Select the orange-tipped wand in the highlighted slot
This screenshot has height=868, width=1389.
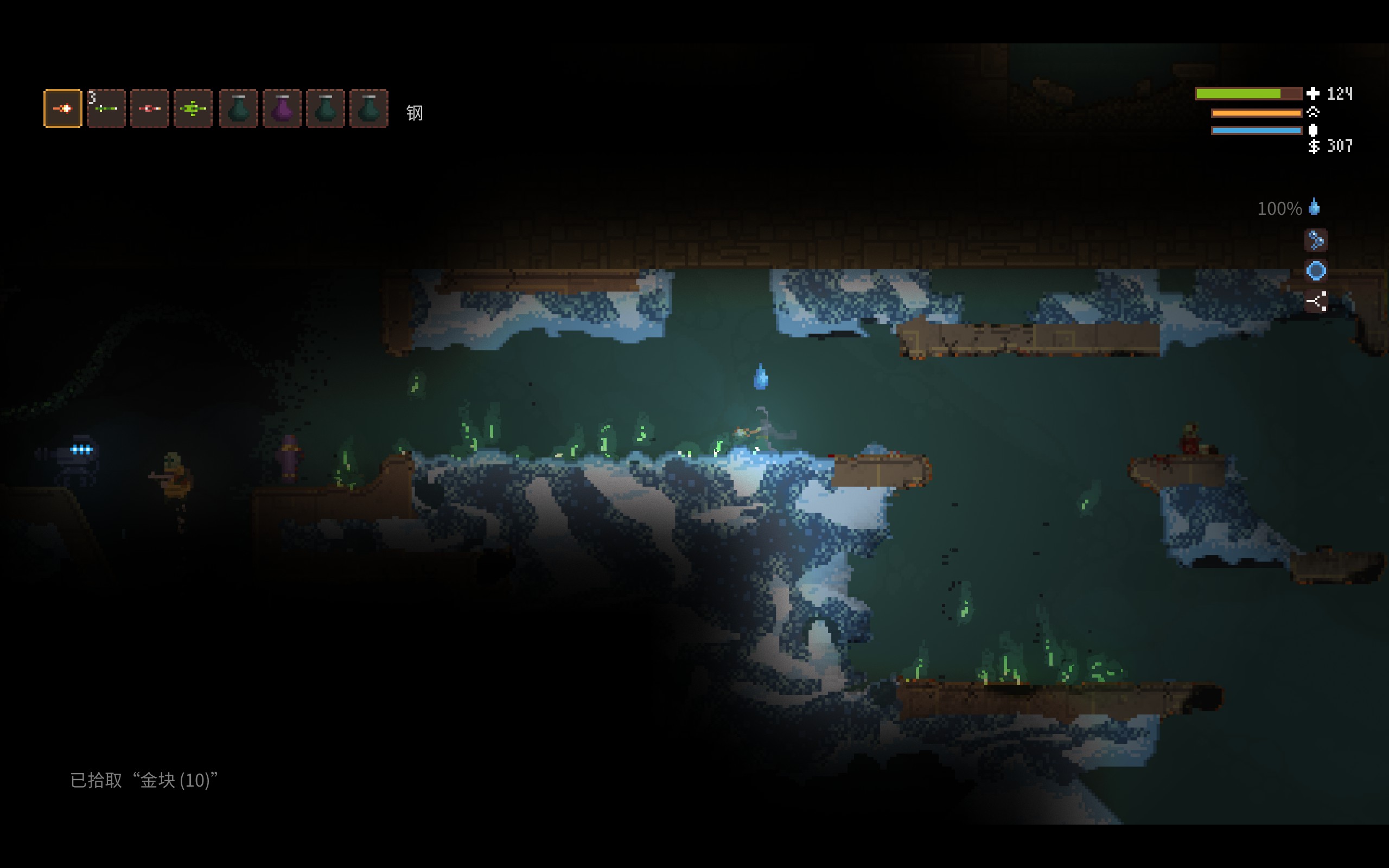click(x=62, y=108)
